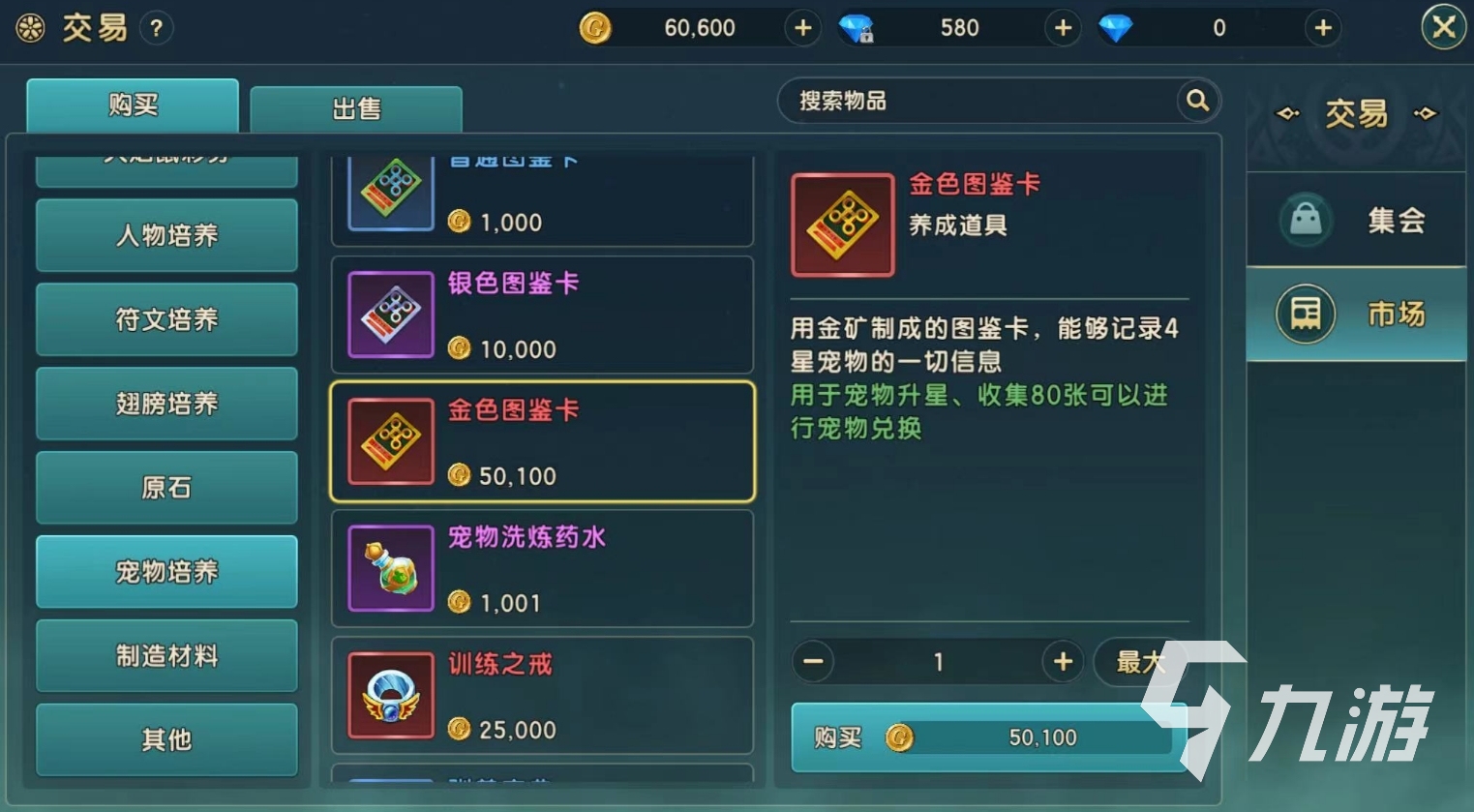This screenshot has height=812, width=1474.
Task: Click the search magnifier icon
Action: click(1196, 101)
